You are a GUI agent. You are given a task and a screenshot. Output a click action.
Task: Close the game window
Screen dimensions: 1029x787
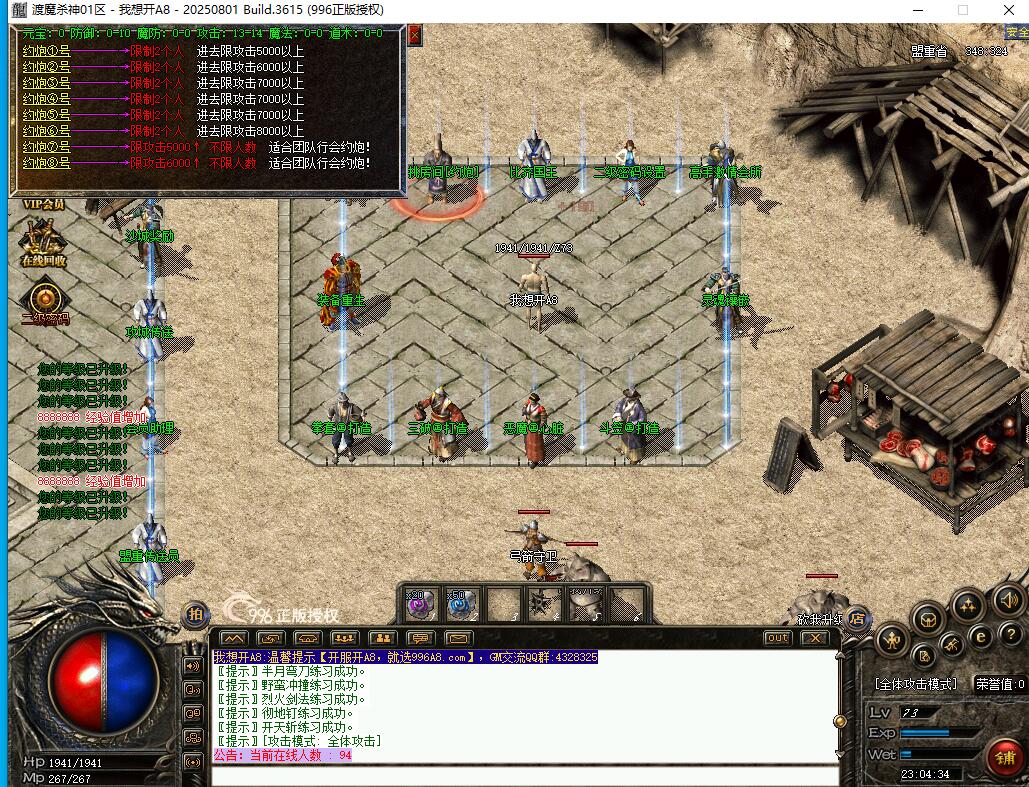tap(1008, 9)
